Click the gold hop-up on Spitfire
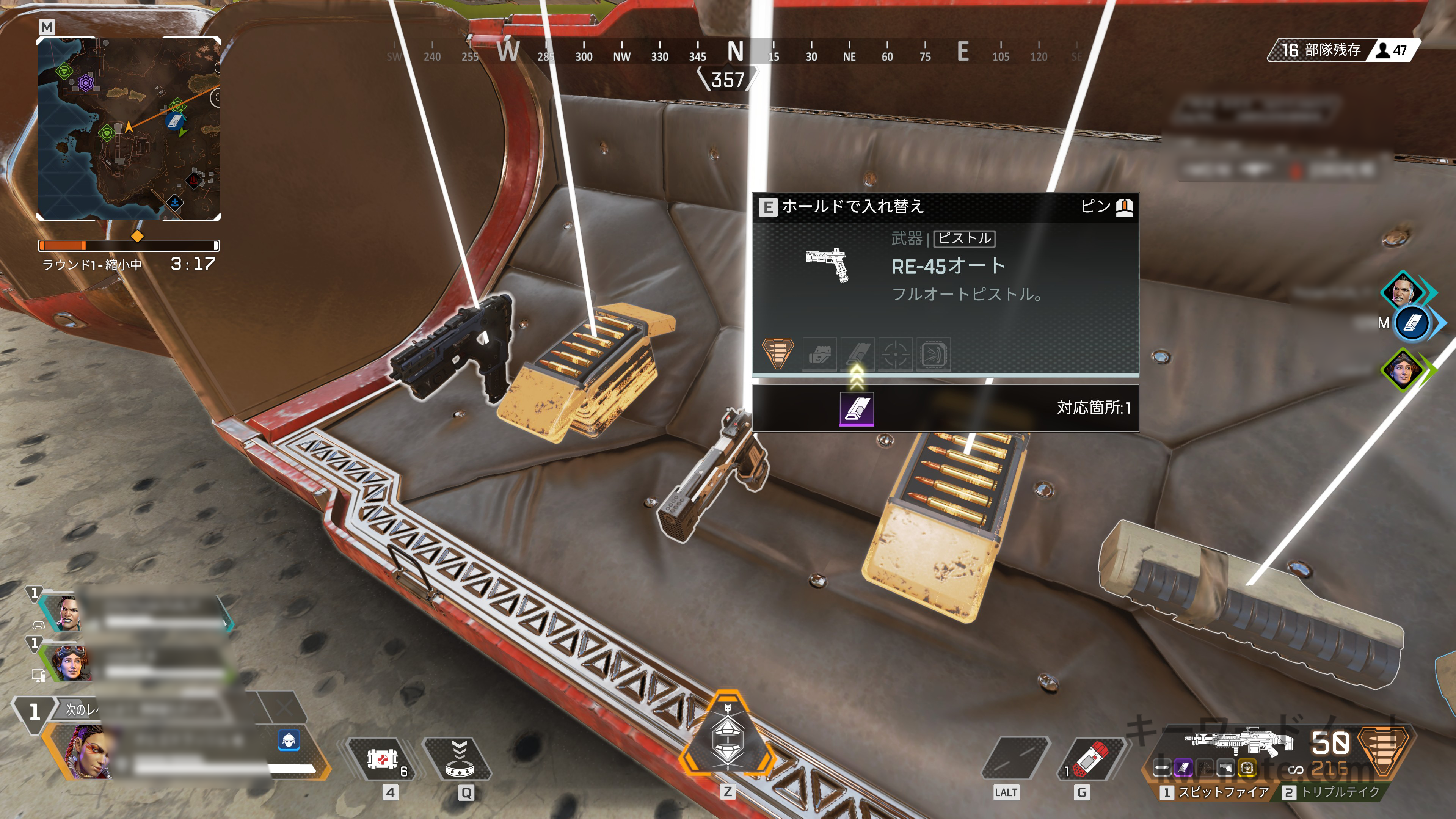 click(x=1247, y=767)
